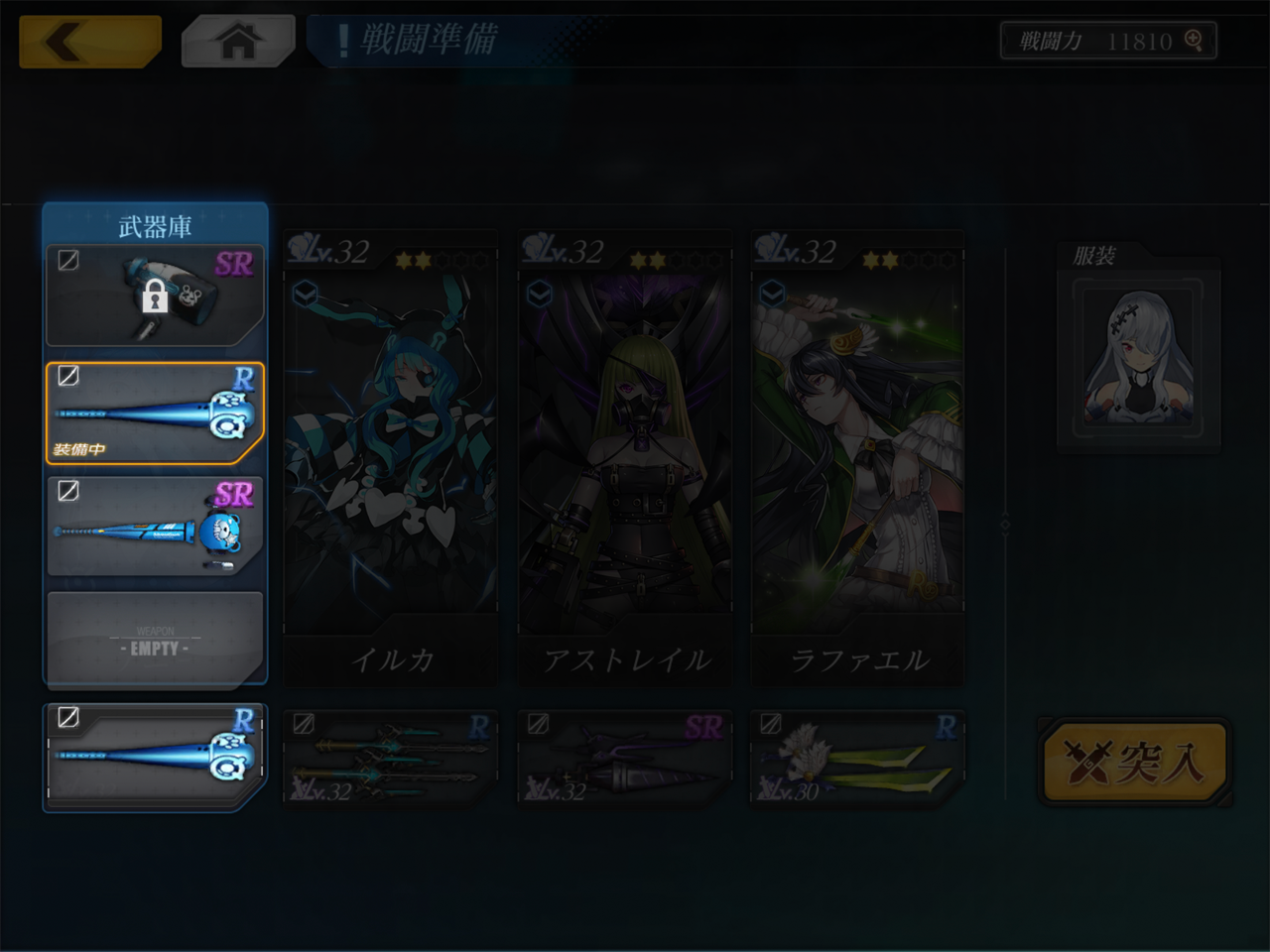This screenshot has height=952, width=1270.
Task: Open the combat power details magnifier
Action: 1194,41
